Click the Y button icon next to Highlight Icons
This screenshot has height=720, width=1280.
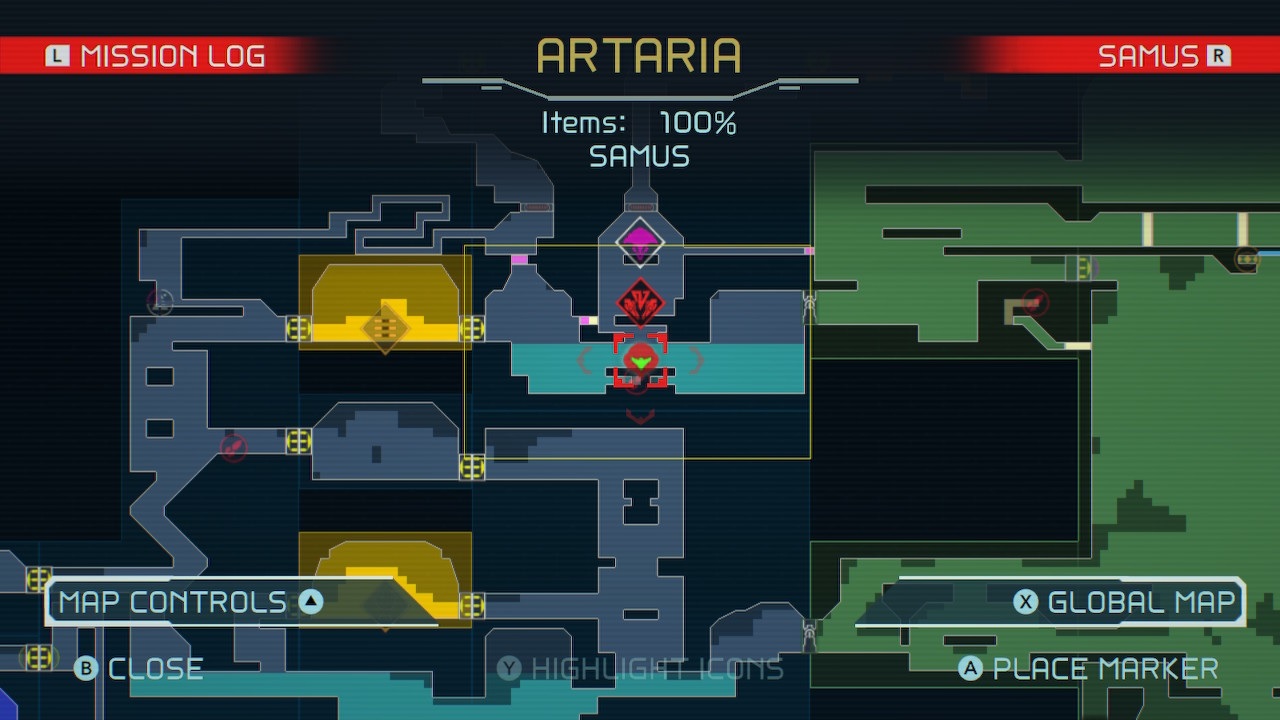tap(508, 668)
